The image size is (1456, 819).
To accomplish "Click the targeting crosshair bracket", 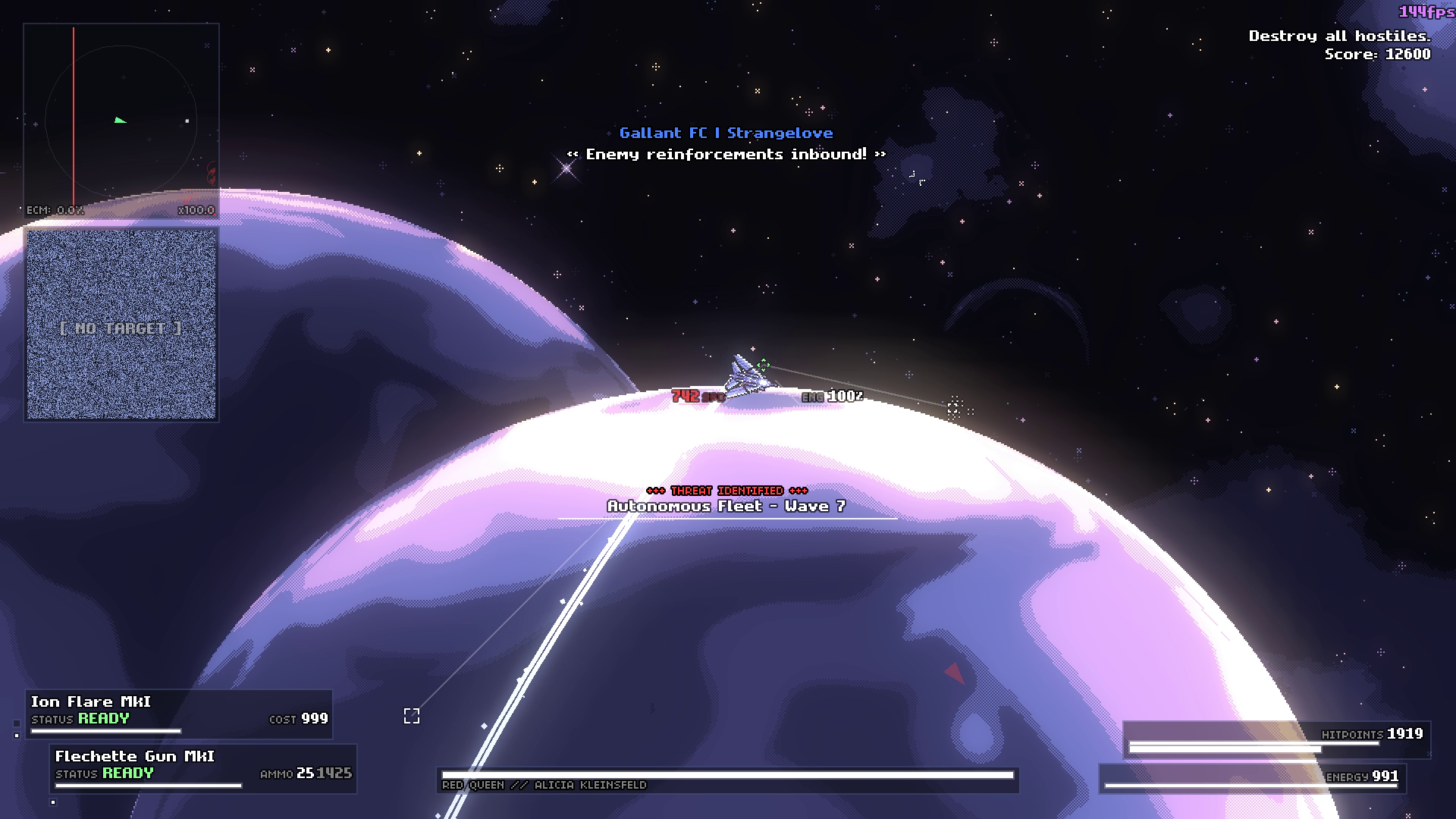I will click(x=412, y=715).
